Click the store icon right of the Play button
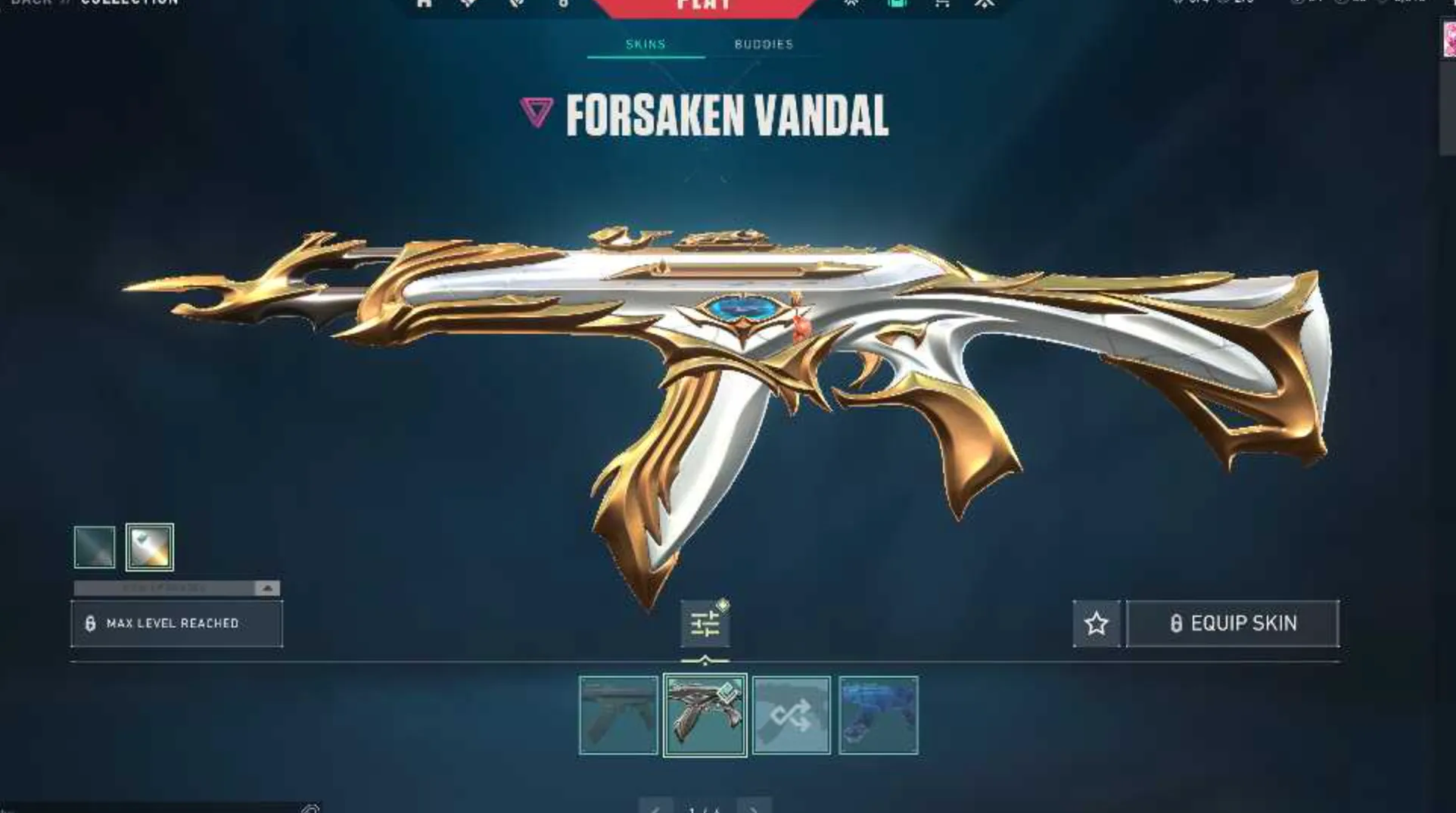This screenshot has width=1456, height=813. 942,3
